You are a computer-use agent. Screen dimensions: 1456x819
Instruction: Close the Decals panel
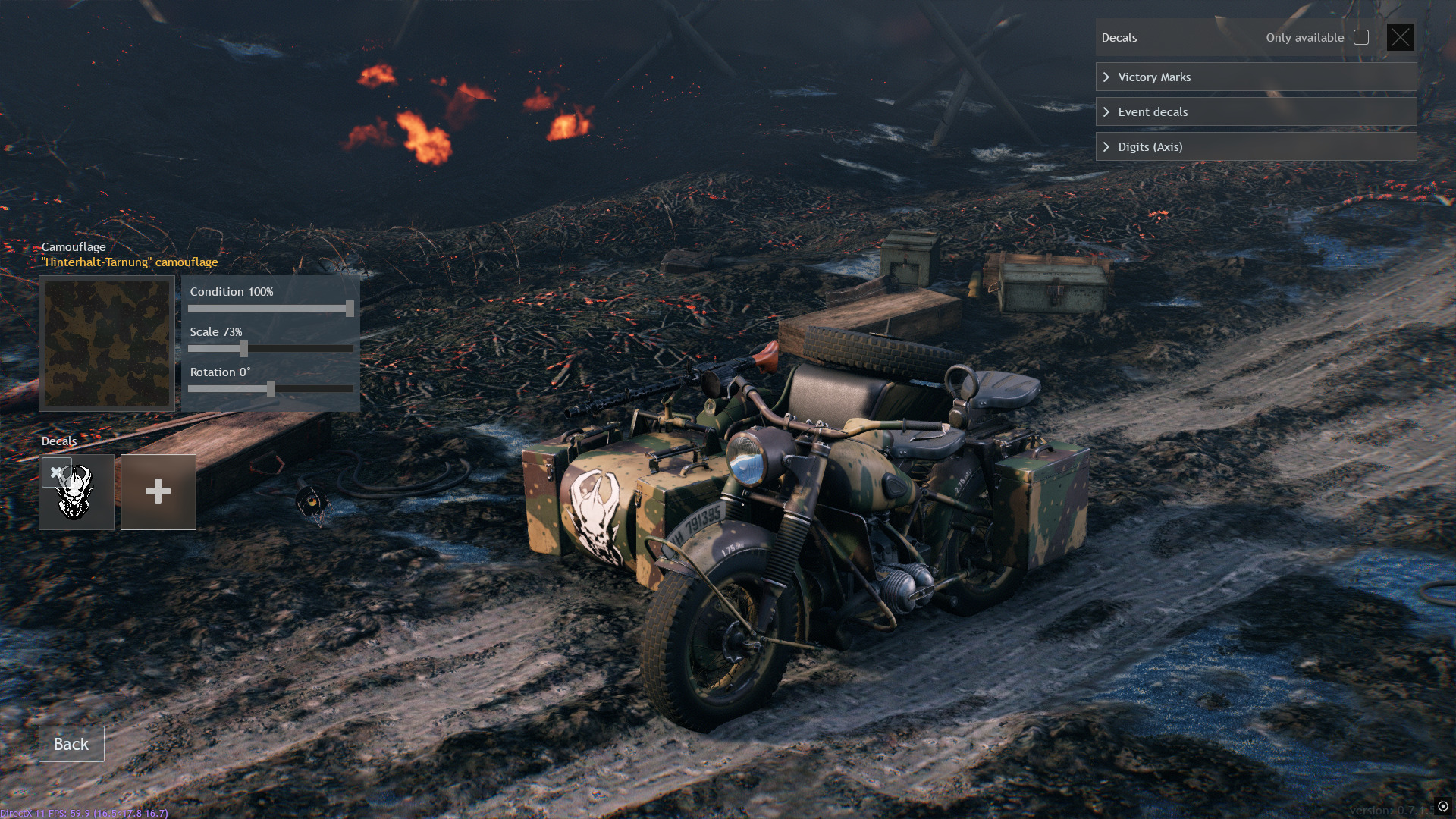tap(1400, 37)
